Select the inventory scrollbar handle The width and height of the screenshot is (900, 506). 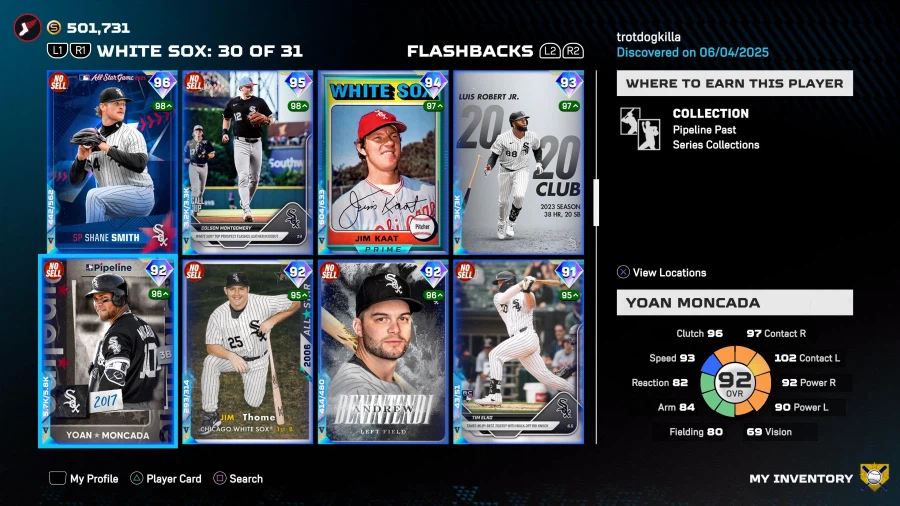pos(596,203)
